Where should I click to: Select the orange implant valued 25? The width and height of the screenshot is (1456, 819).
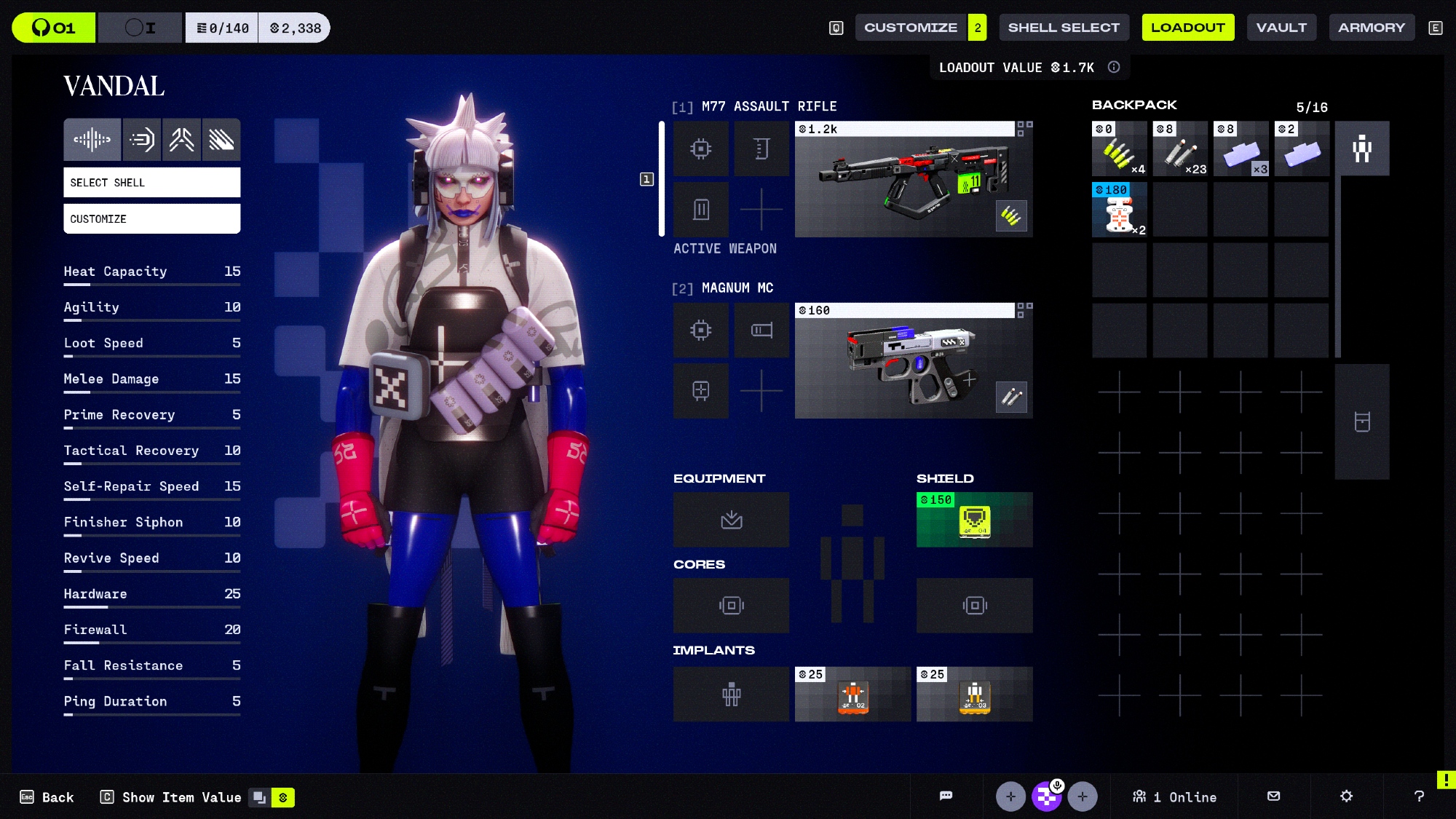coord(852,695)
